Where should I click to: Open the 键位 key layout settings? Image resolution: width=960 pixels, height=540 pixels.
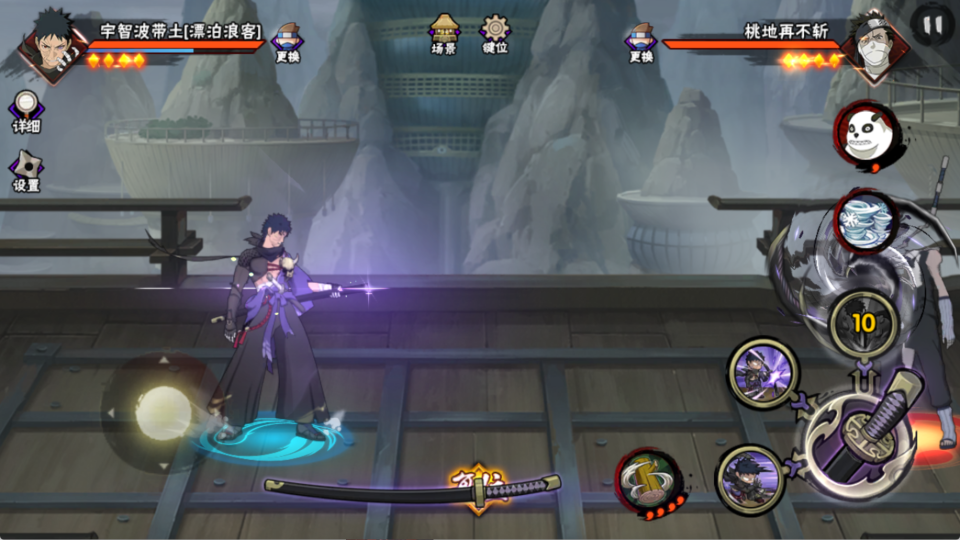[495, 33]
